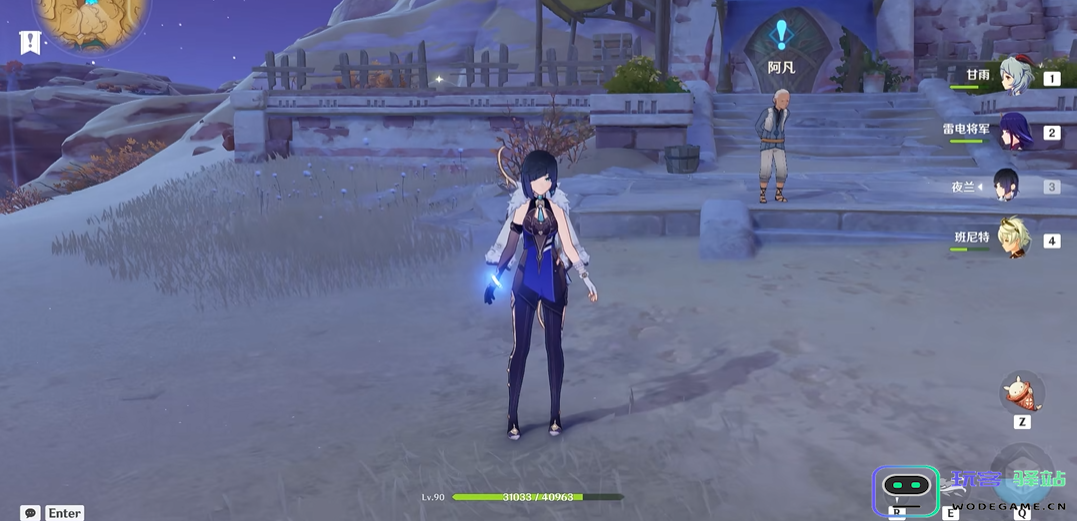
Task: Activate the elemental burst icon
Action: tap(1022, 478)
